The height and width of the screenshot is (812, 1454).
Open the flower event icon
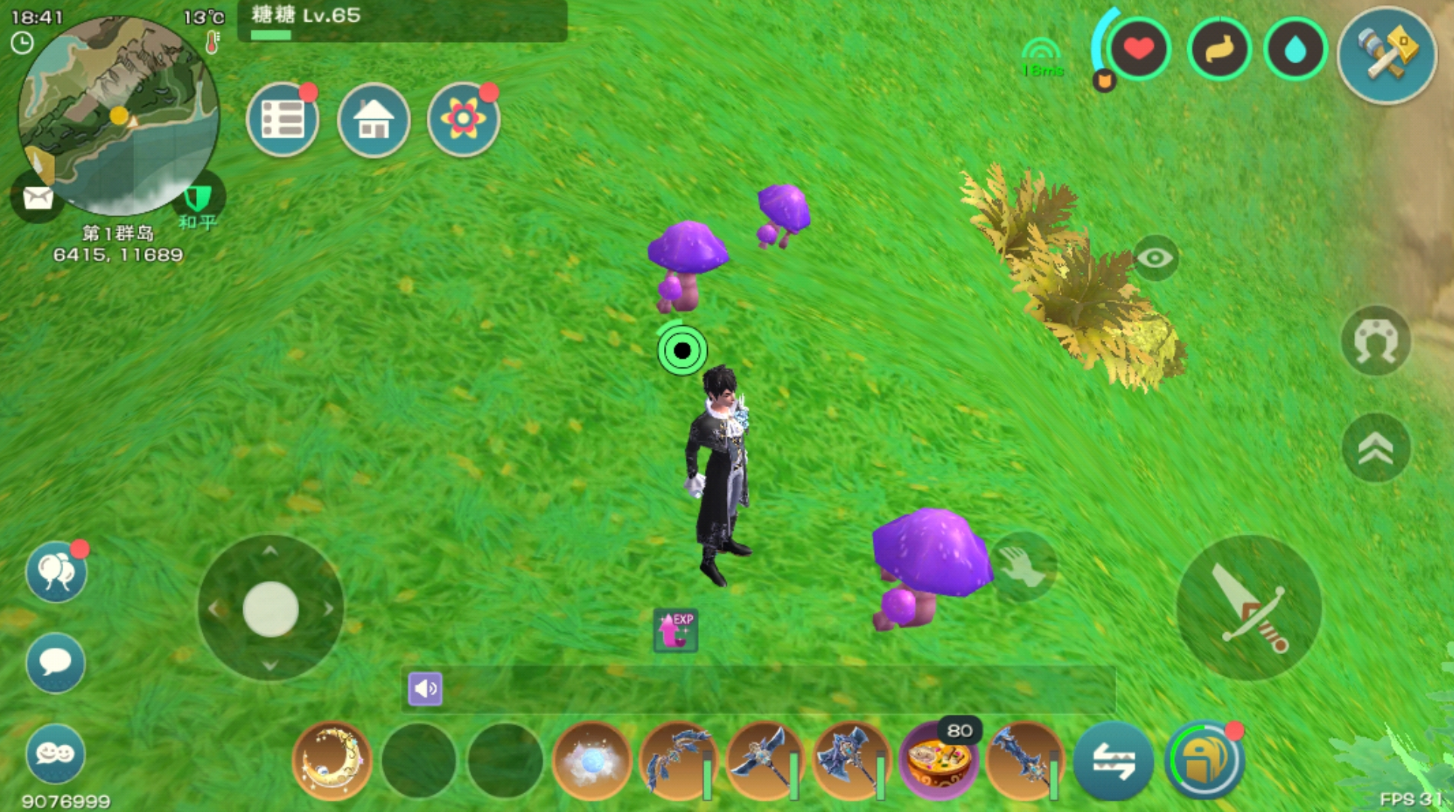pyautogui.click(x=463, y=120)
